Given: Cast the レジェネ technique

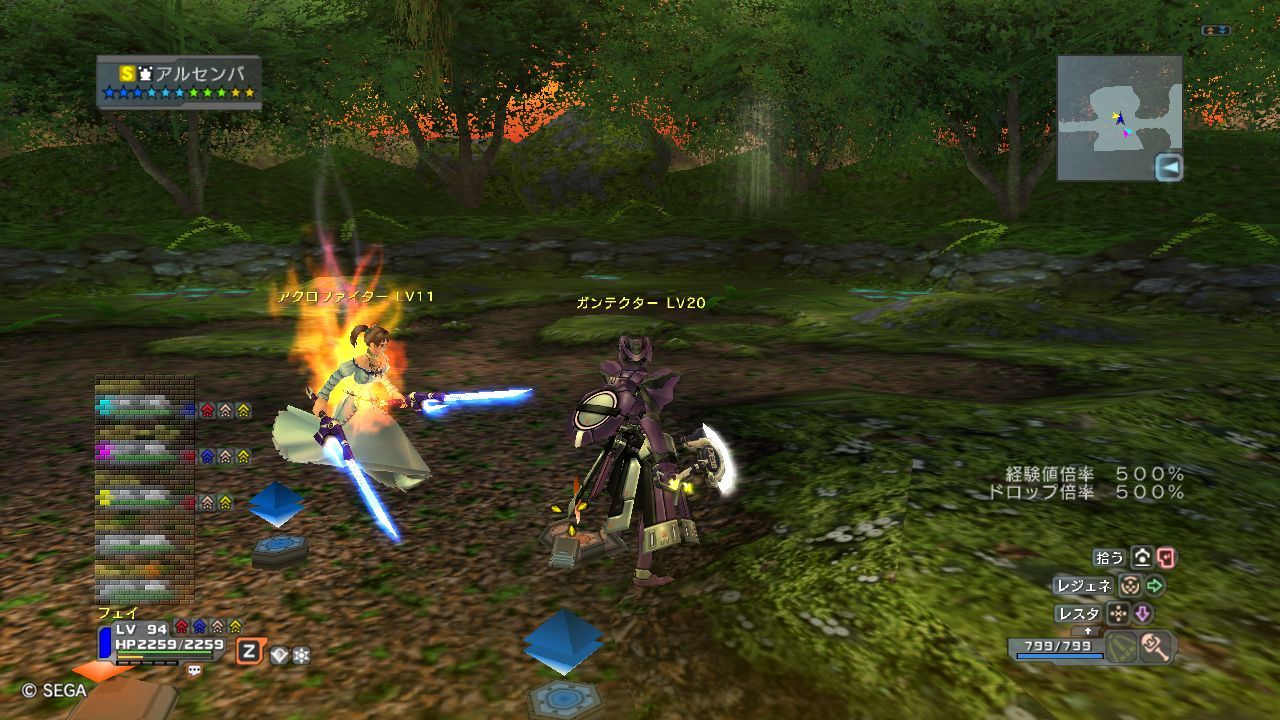Looking at the screenshot, I should [x=1083, y=586].
